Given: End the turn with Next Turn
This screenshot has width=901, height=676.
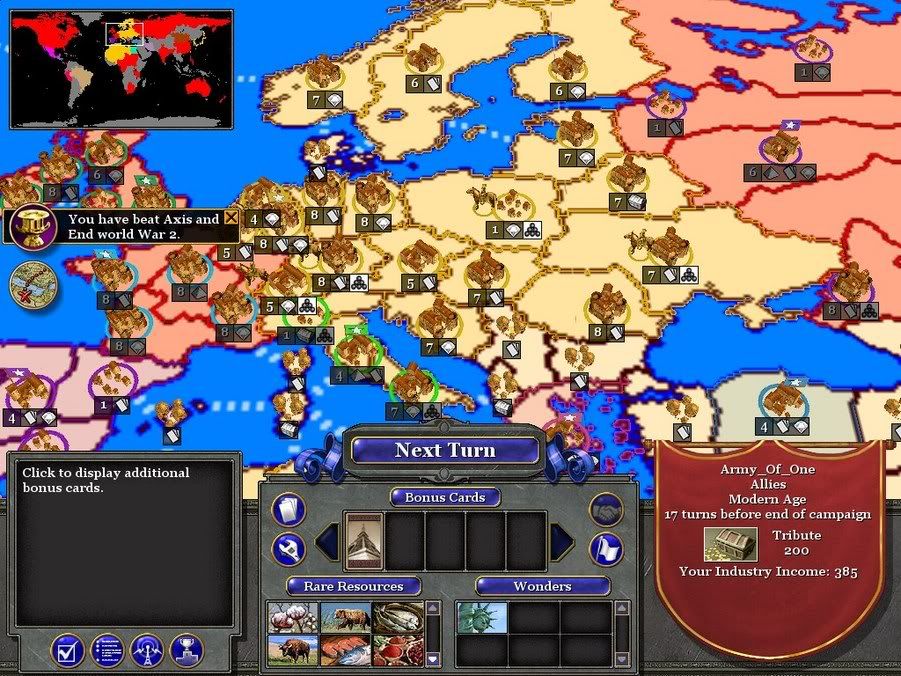Looking at the screenshot, I should (x=445, y=450).
